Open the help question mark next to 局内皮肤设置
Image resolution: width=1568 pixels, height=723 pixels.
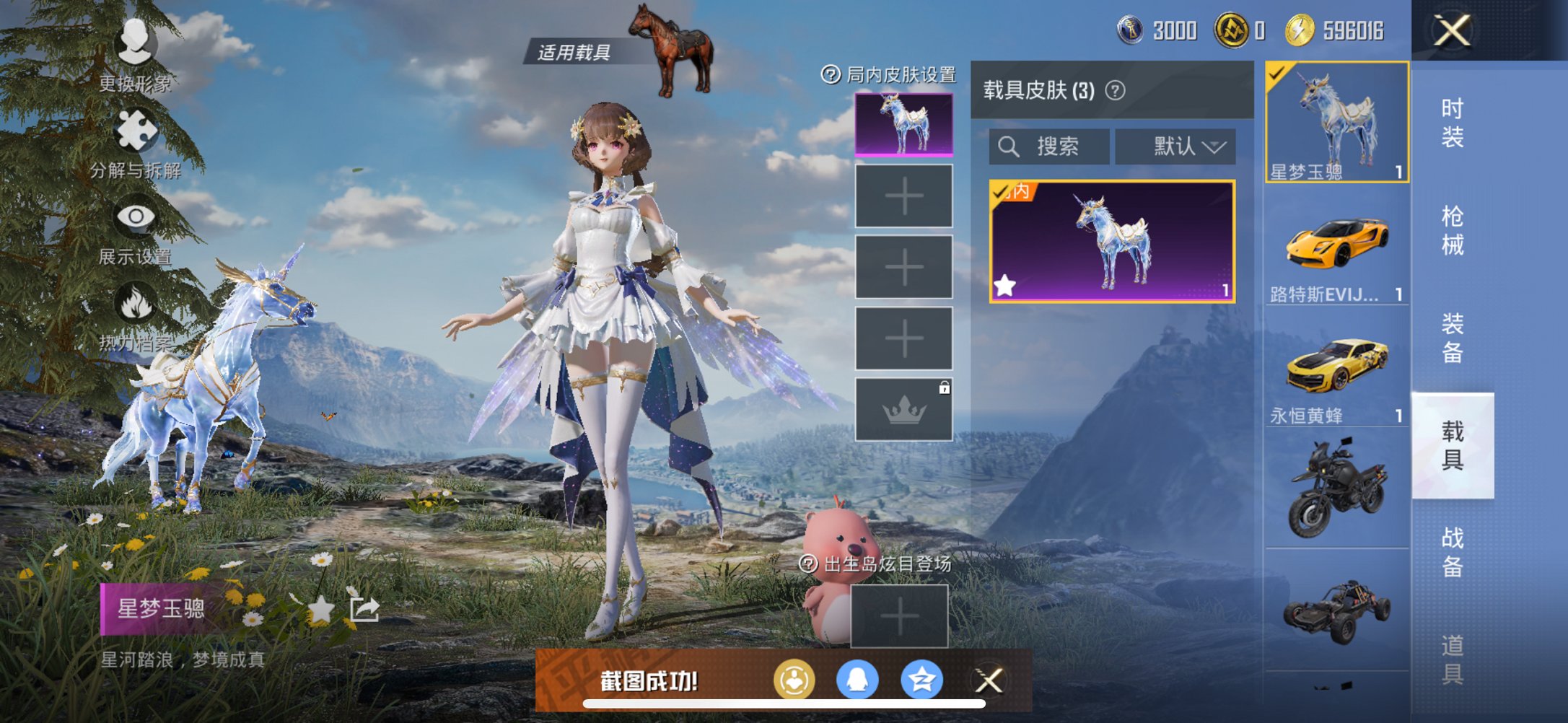(x=831, y=74)
